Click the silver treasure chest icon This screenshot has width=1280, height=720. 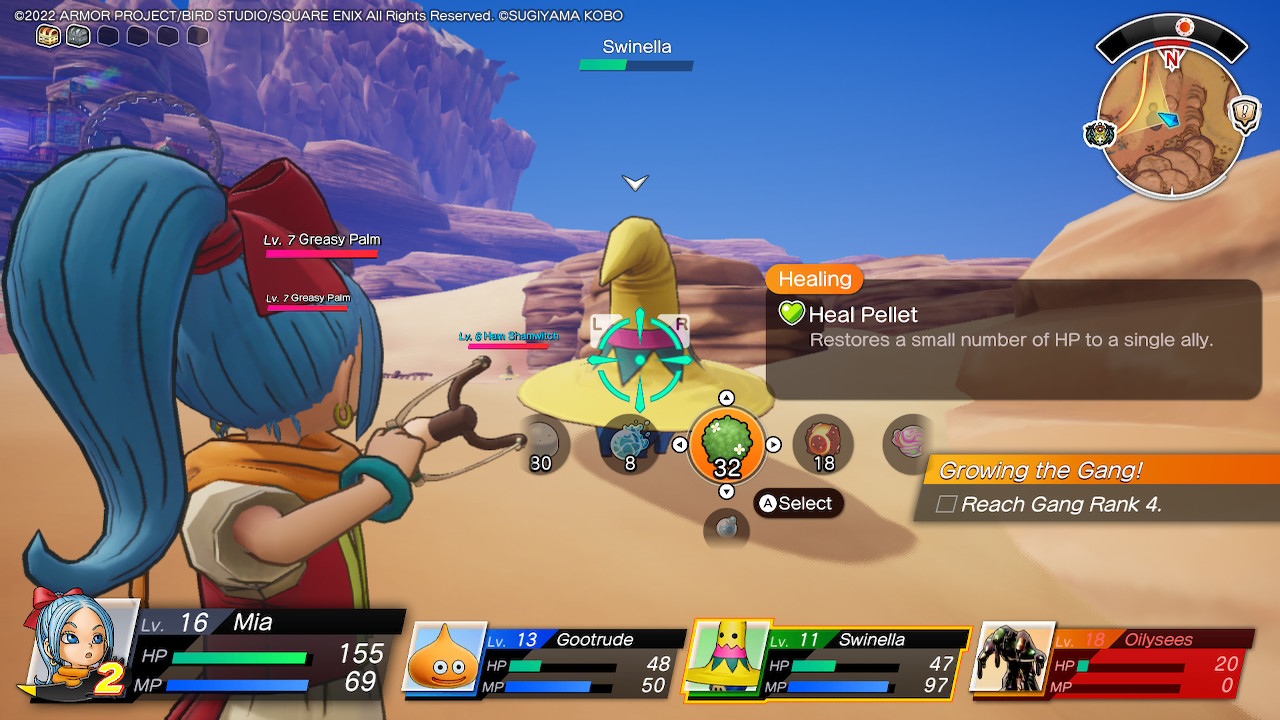click(78, 36)
